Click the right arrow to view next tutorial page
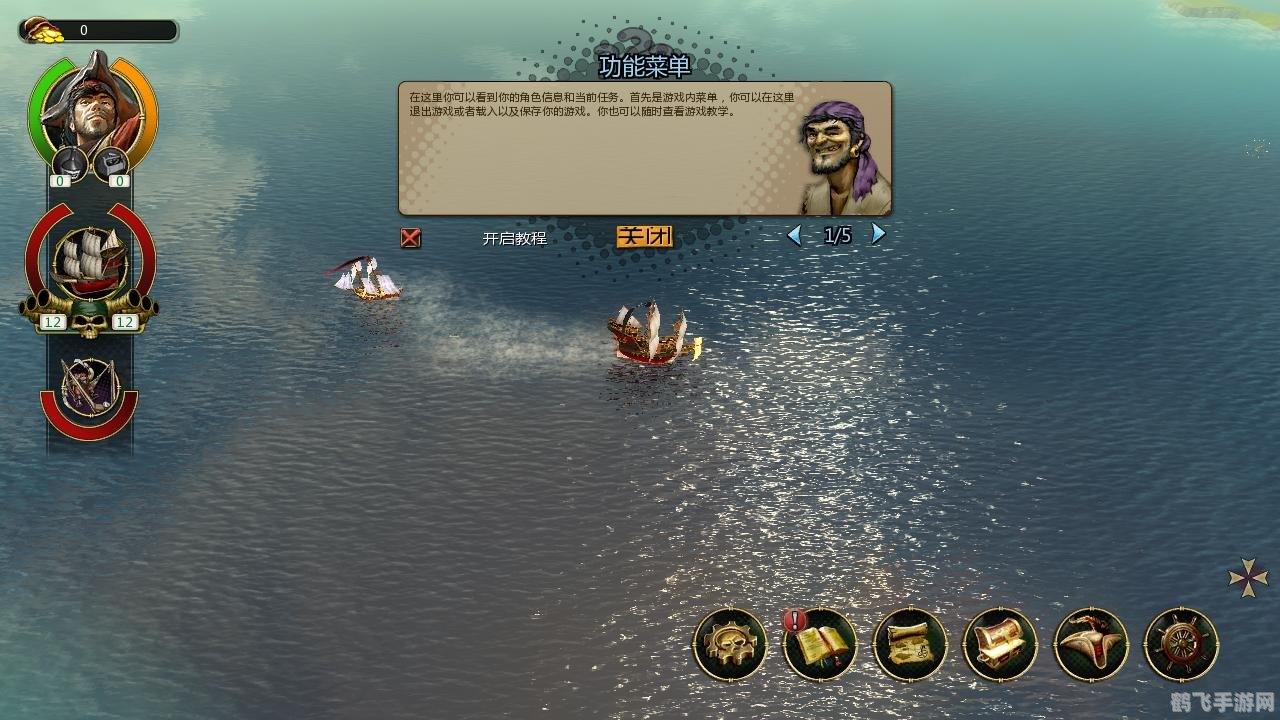This screenshot has height=720, width=1280. click(877, 233)
